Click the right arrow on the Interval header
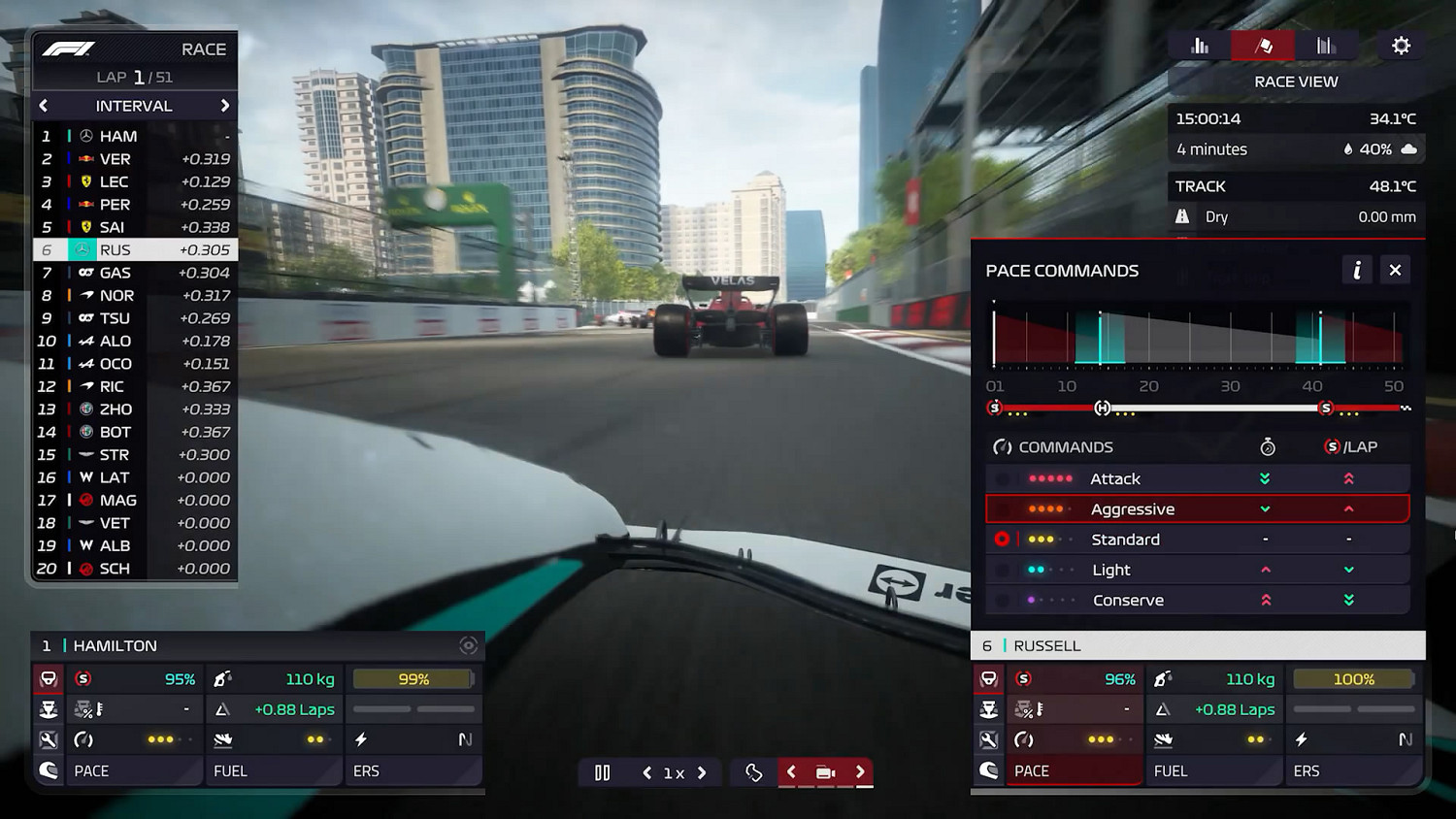The width and height of the screenshot is (1456, 819). (225, 106)
